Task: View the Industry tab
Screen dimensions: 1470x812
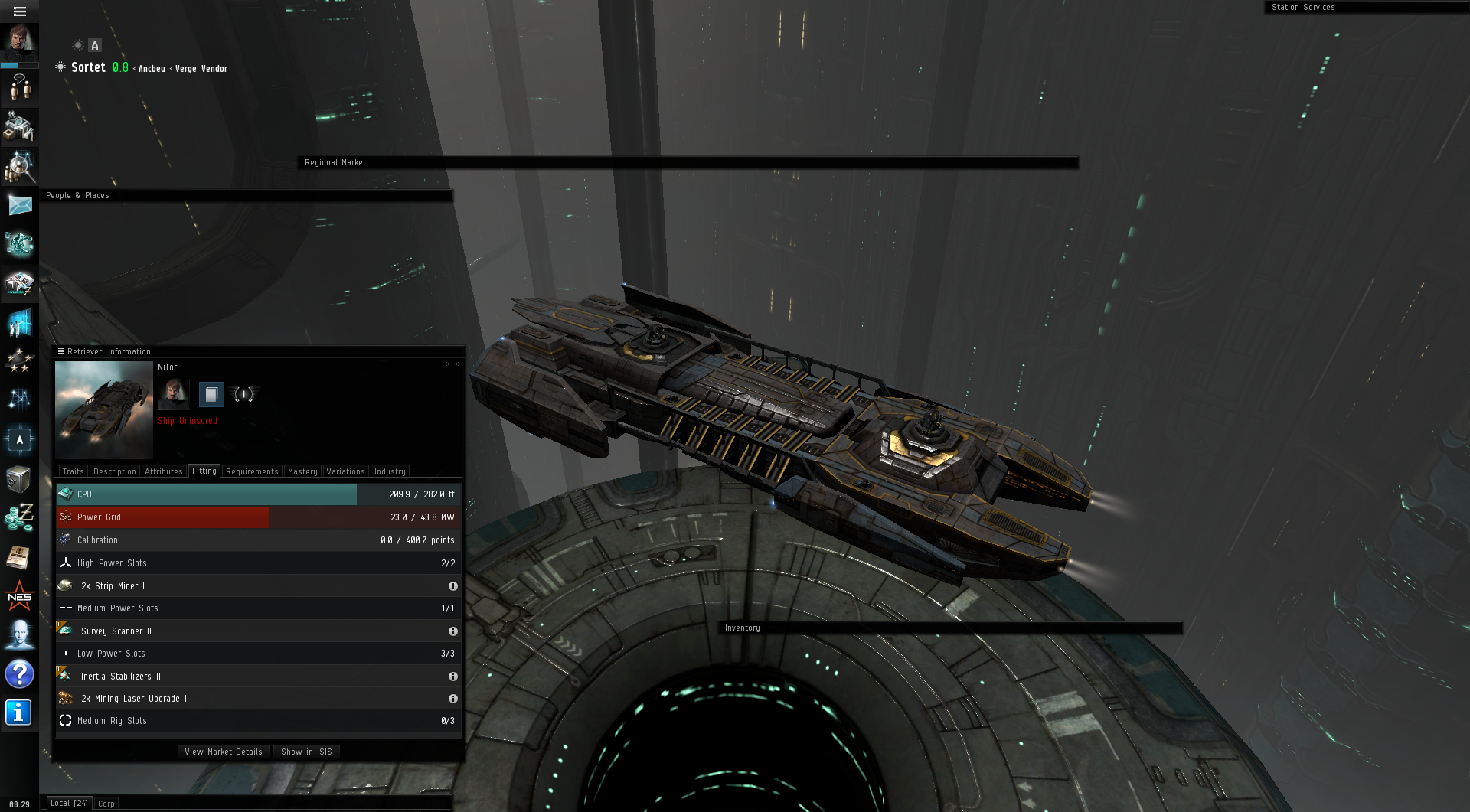Action: point(390,471)
